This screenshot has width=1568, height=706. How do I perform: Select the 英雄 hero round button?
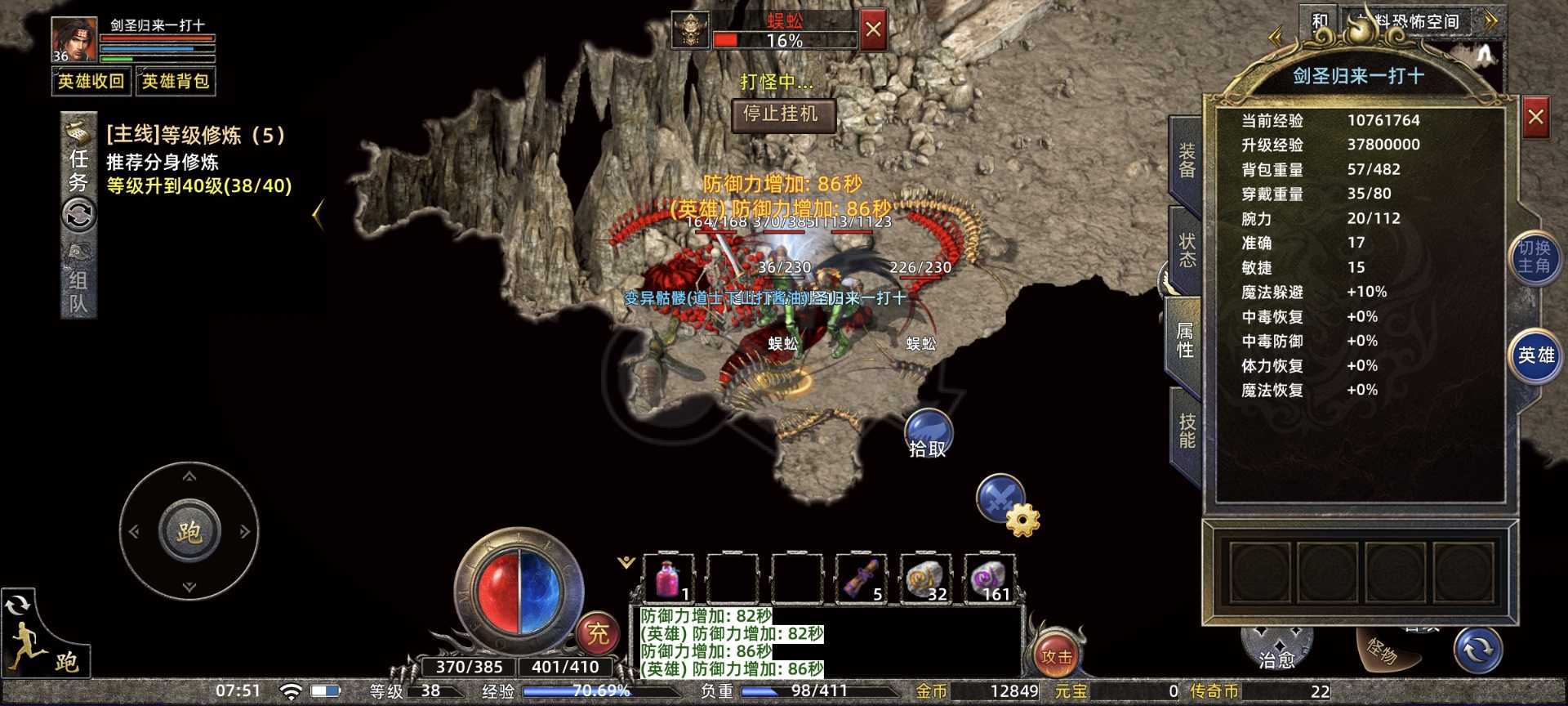click(1535, 355)
